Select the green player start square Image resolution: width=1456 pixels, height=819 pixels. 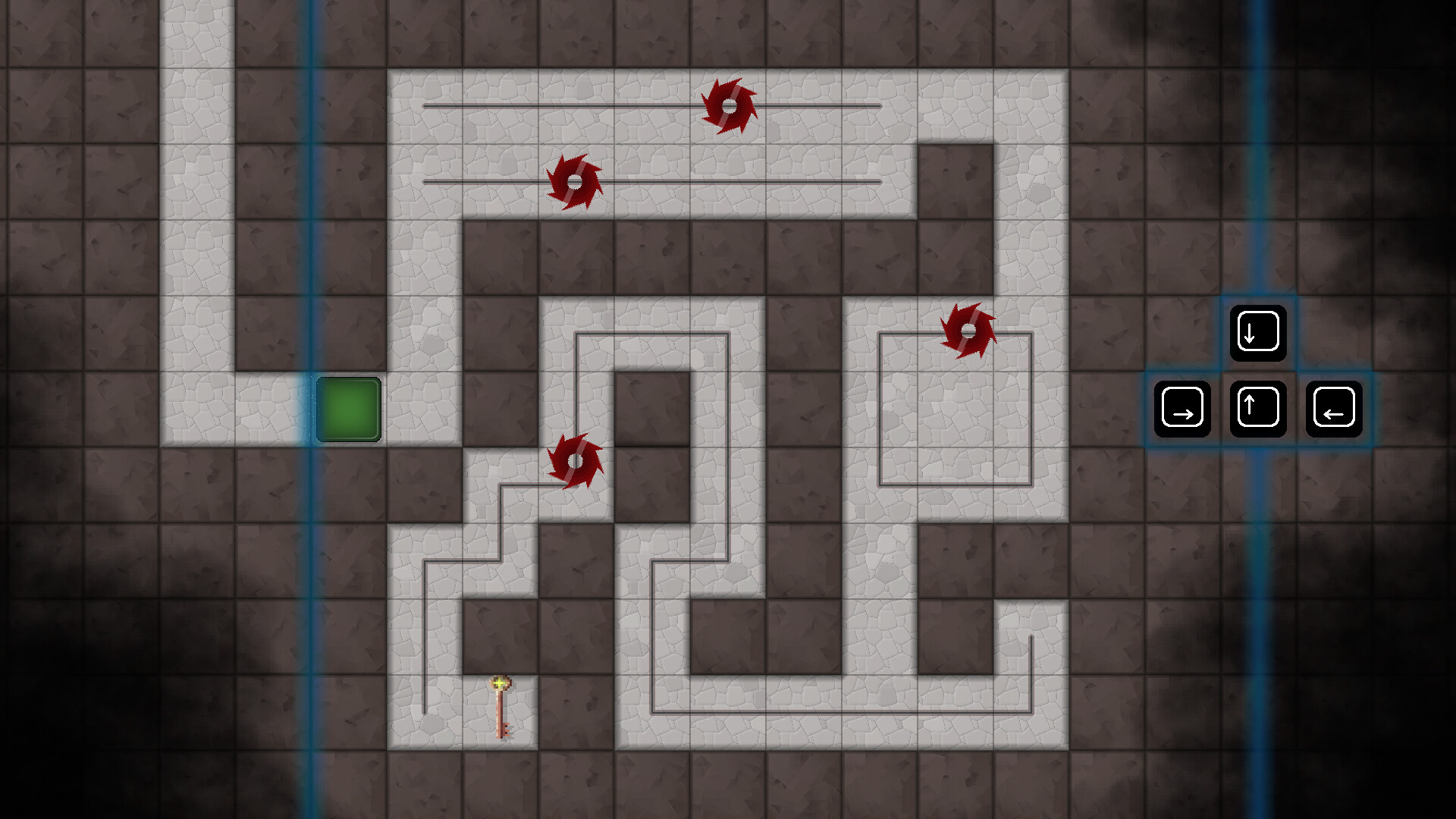pos(350,411)
